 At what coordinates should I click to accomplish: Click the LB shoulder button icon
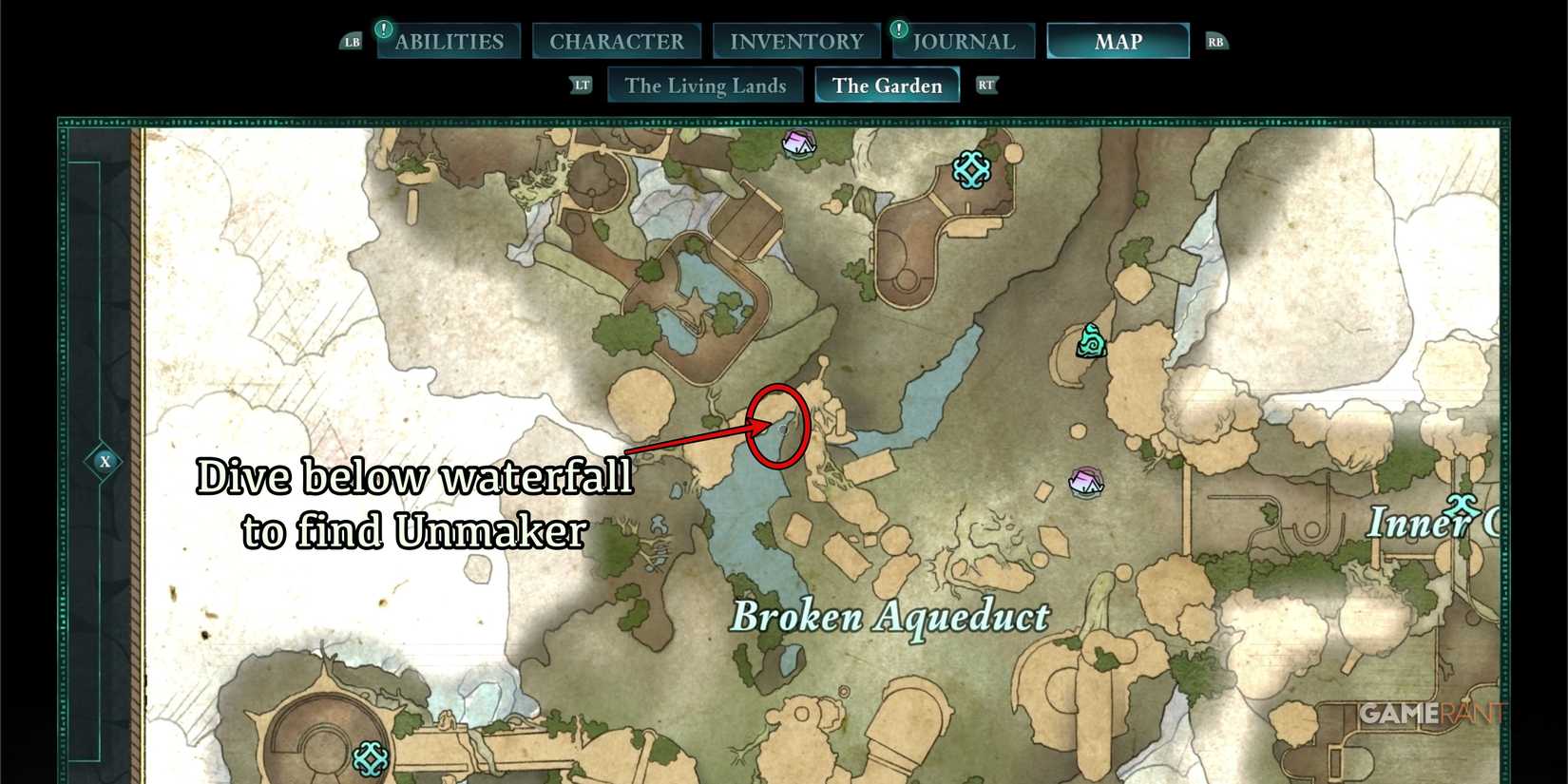pyautogui.click(x=352, y=41)
